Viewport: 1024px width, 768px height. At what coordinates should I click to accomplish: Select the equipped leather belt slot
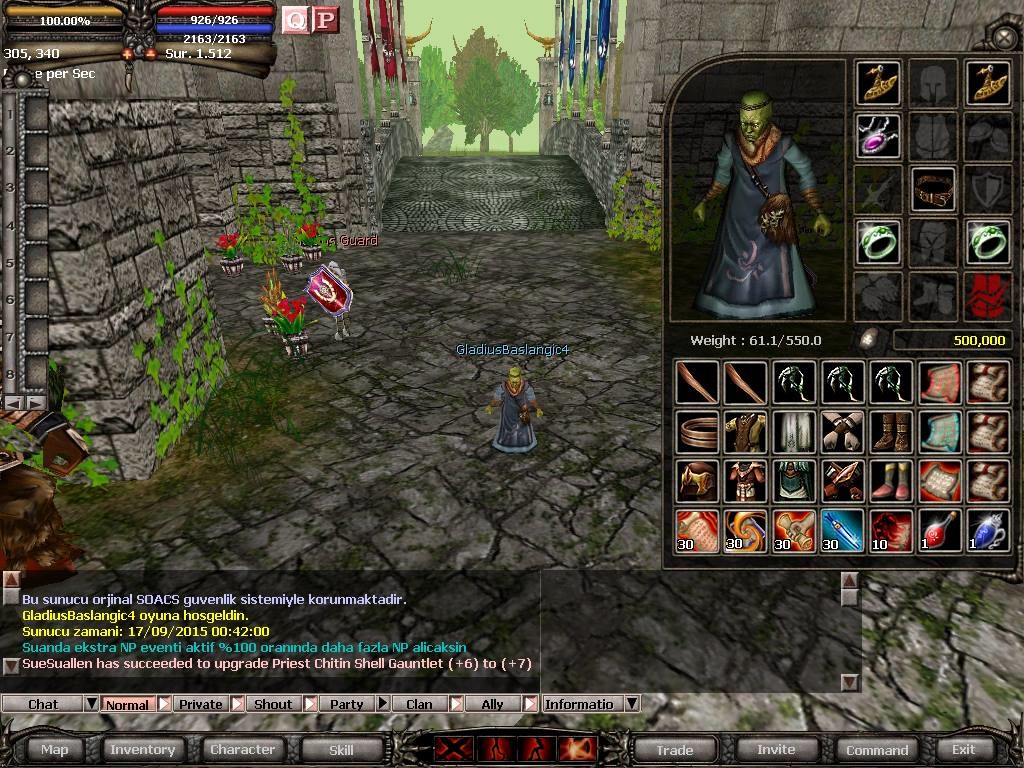pos(933,189)
